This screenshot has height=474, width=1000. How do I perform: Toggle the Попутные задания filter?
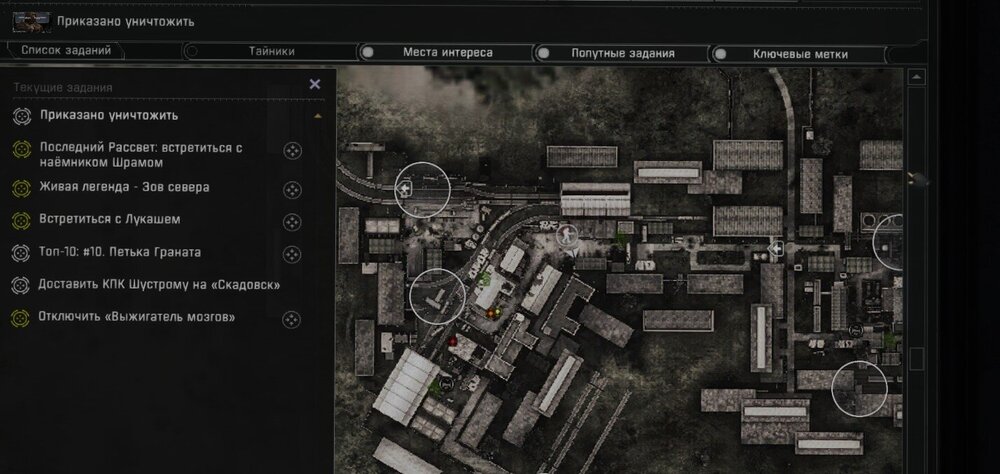pos(622,52)
